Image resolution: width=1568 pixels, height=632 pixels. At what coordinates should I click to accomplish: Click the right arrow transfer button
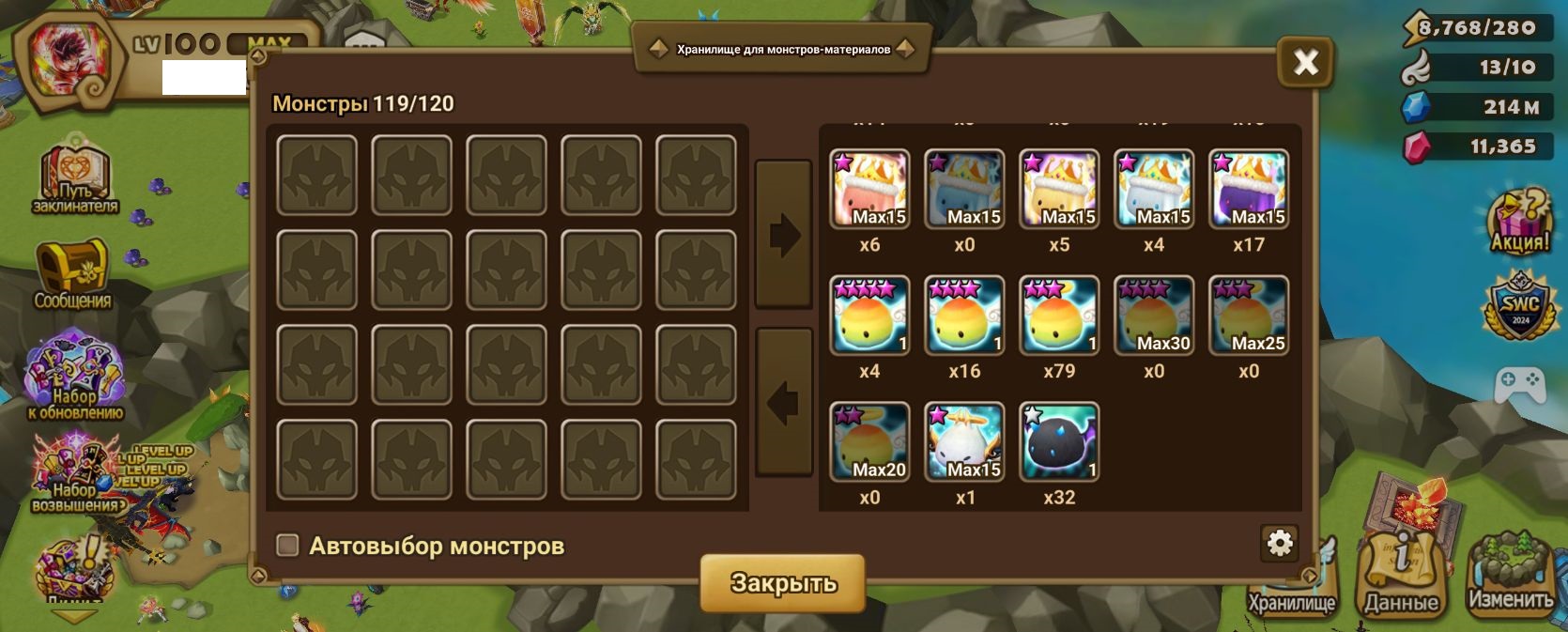[x=783, y=235]
